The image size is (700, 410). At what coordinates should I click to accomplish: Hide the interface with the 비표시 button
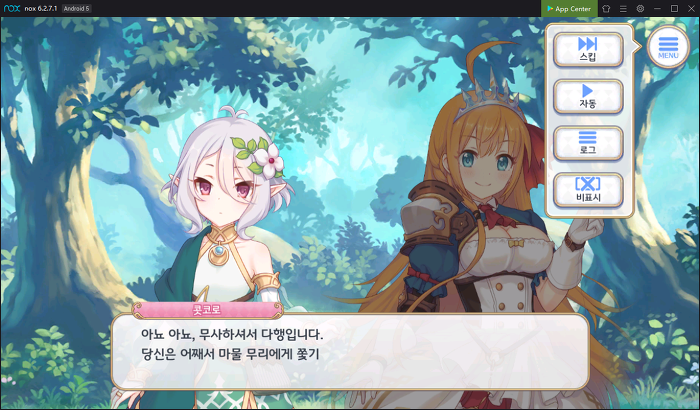[588, 190]
